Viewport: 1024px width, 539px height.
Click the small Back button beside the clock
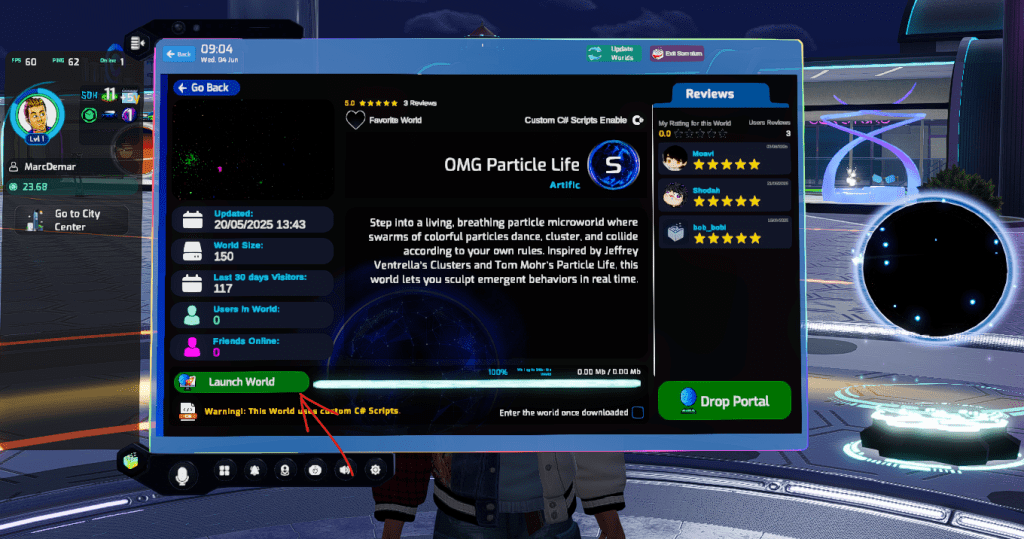(179, 53)
